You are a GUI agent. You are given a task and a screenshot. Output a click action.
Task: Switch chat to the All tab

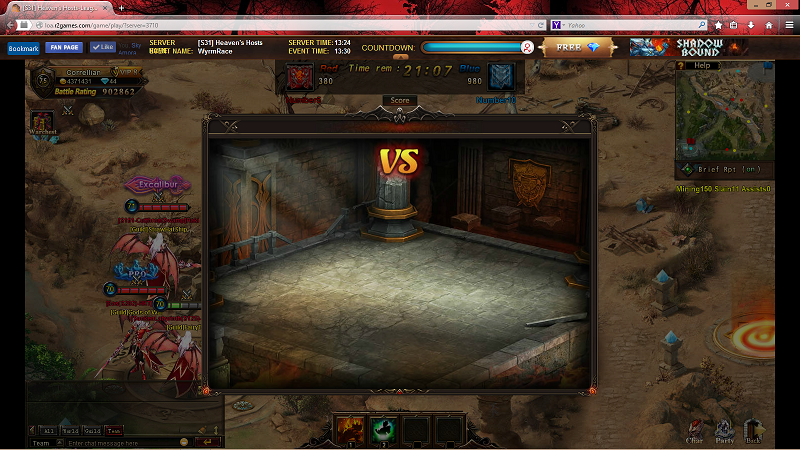tap(47, 429)
